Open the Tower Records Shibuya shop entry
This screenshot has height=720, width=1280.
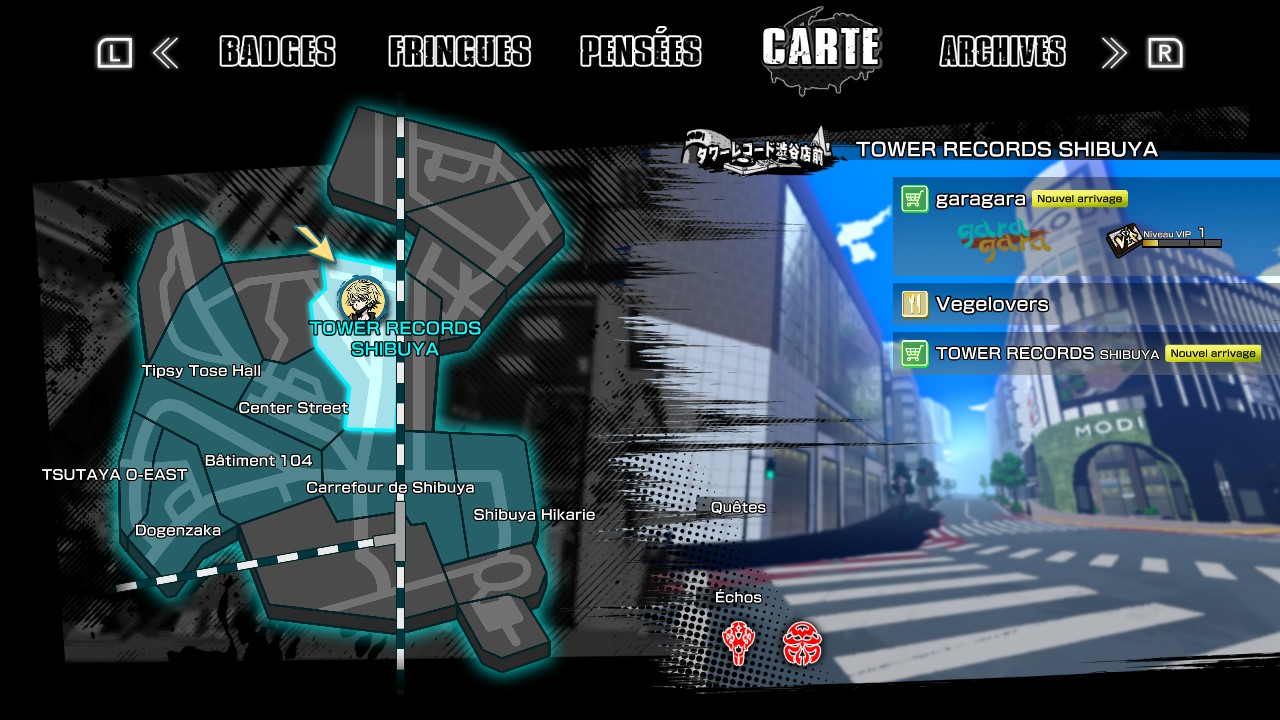tap(1085, 353)
